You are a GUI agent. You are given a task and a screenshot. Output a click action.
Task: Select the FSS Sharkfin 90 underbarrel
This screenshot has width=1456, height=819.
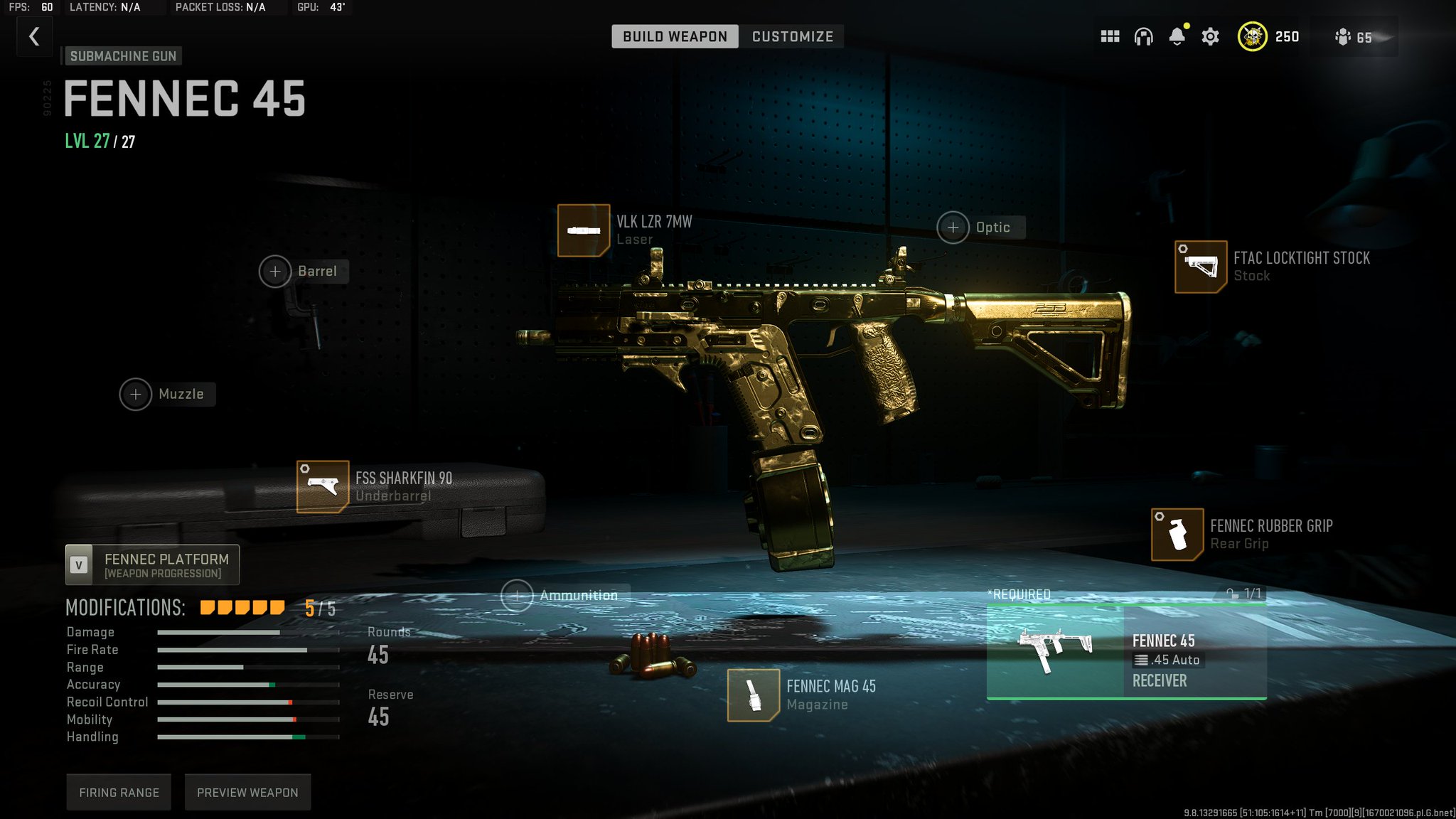323,487
